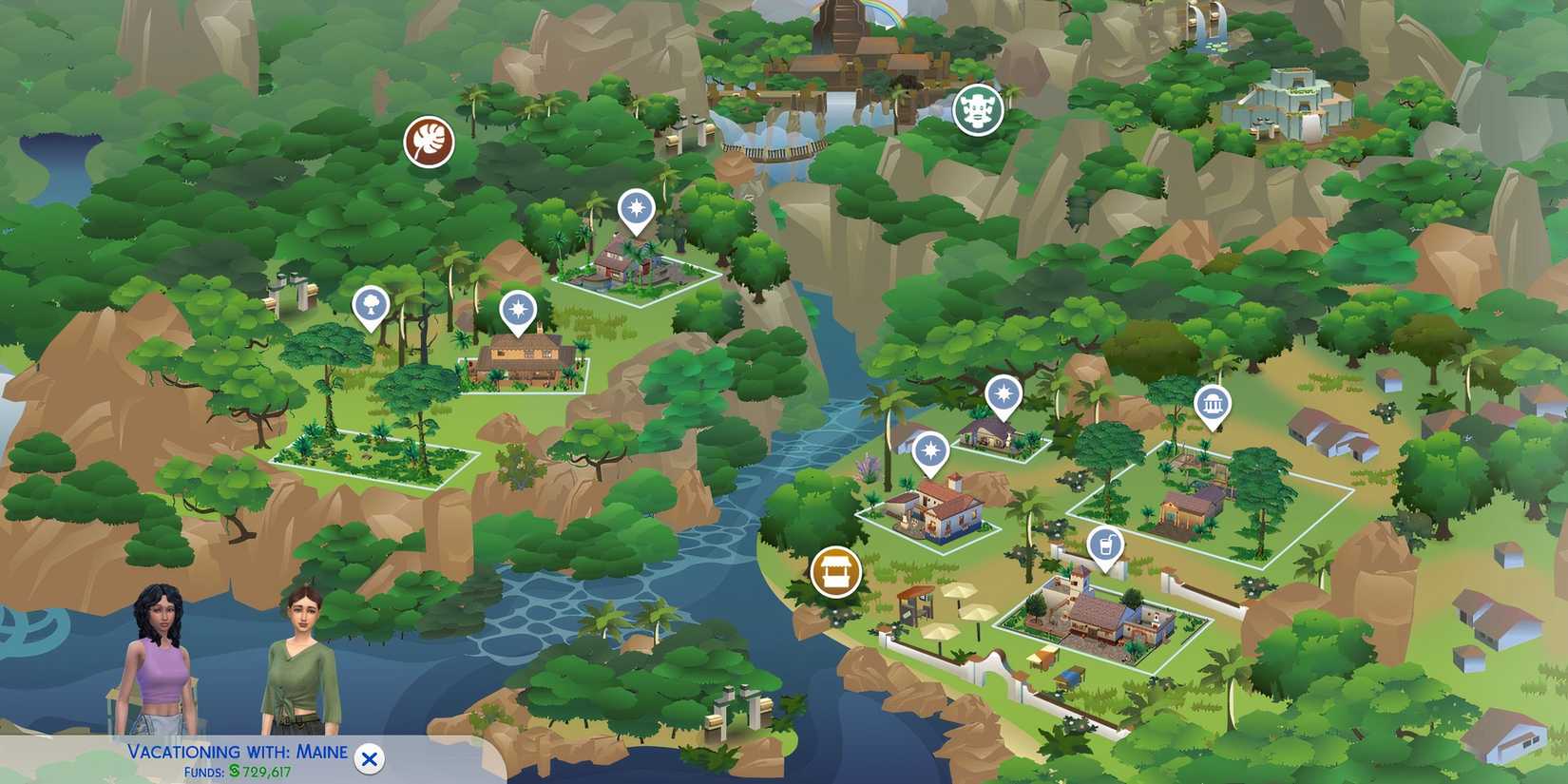Open the drink glass cantina lot marker
This screenshot has width=1568, height=784.
(1104, 545)
